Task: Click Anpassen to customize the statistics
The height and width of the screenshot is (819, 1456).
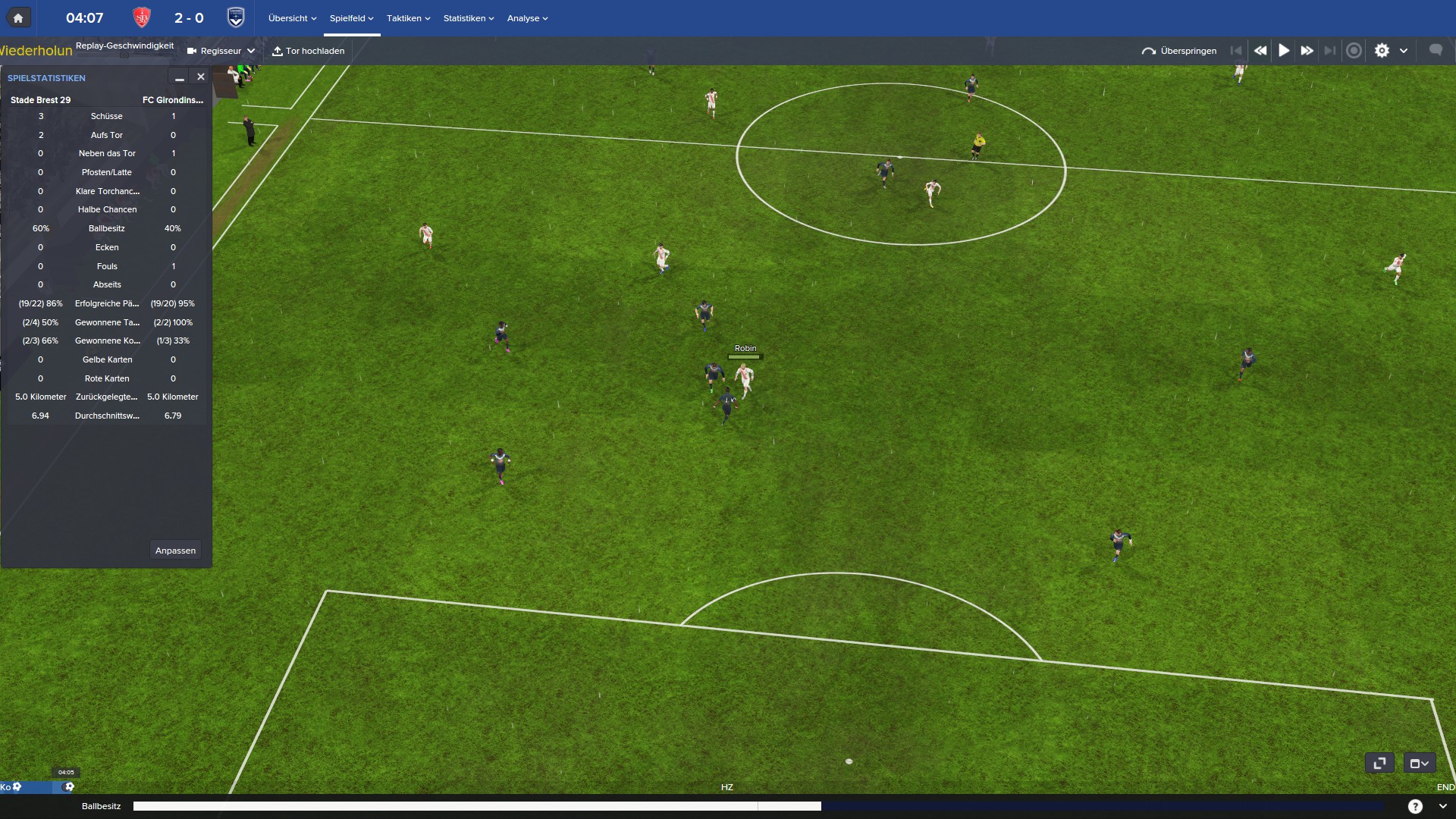Action: point(175,551)
